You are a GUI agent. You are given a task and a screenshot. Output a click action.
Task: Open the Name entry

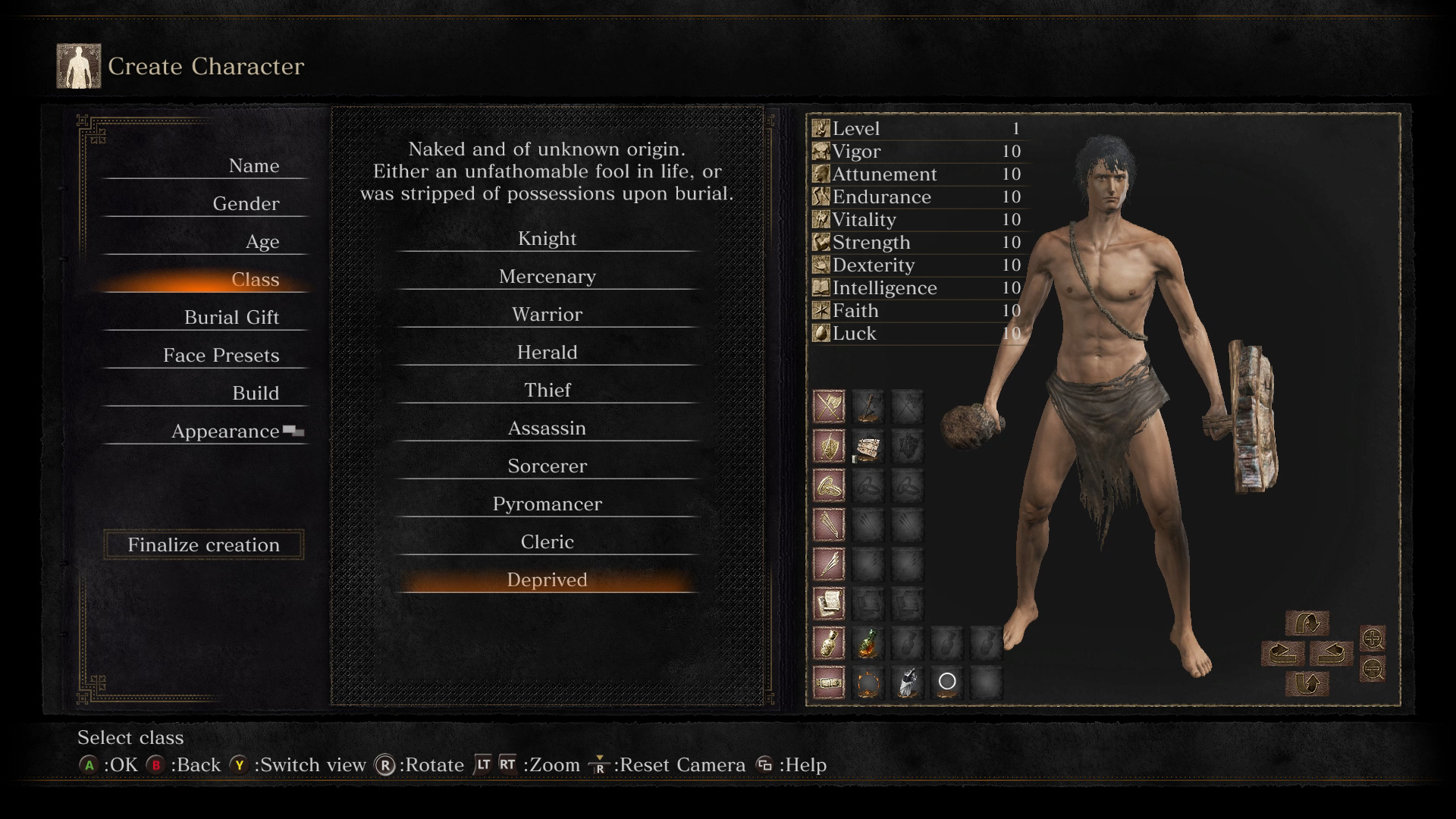[253, 166]
